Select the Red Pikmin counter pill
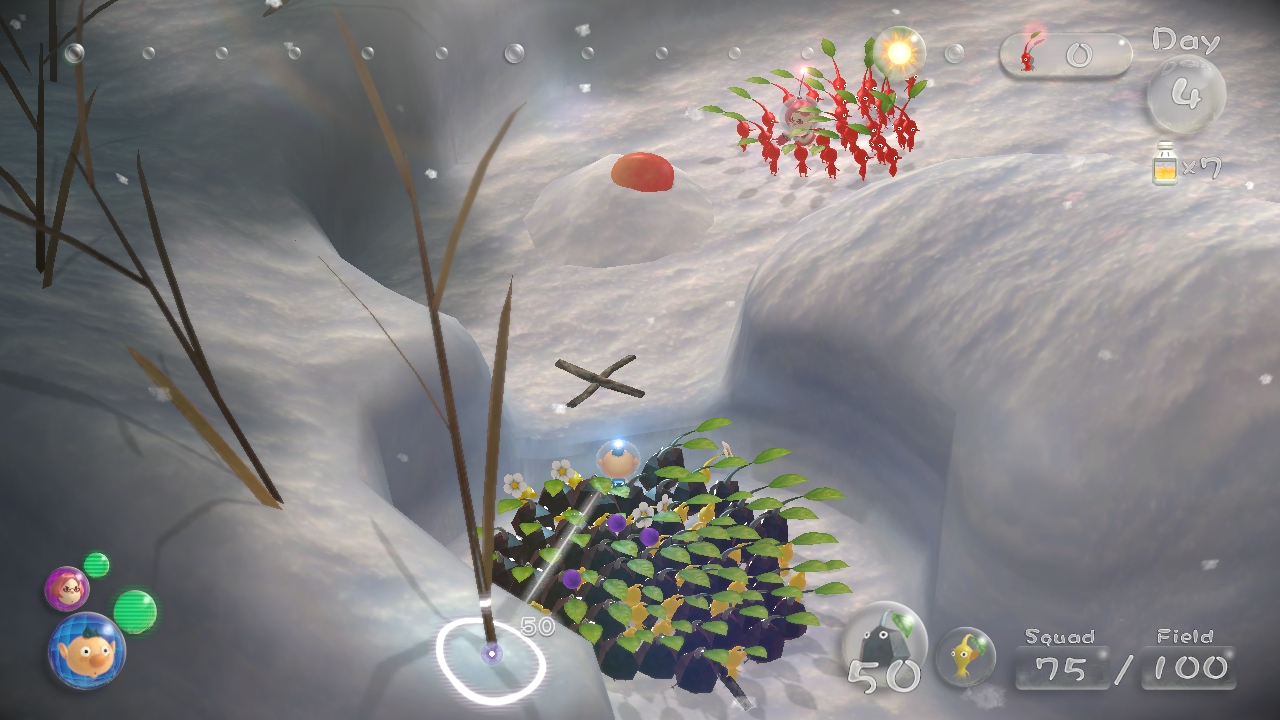The height and width of the screenshot is (720, 1280). pyautogui.click(x=1065, y=53)
